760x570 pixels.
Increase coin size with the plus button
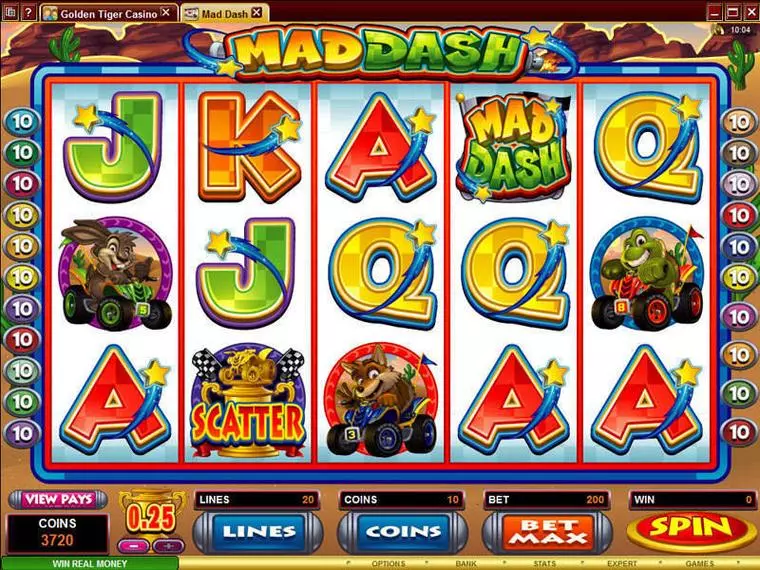[167, 546]
